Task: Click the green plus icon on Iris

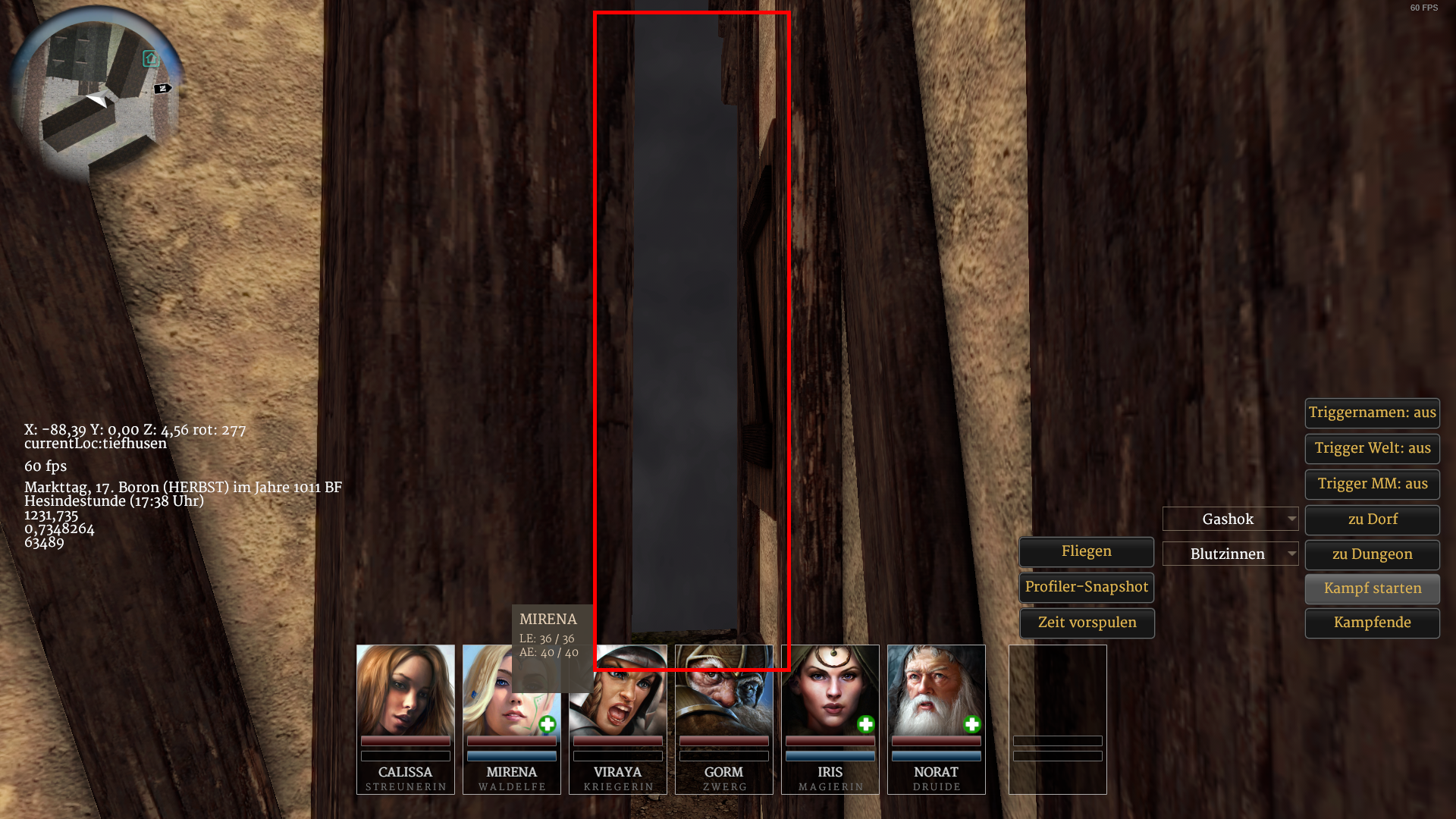Action: point(865,725)
